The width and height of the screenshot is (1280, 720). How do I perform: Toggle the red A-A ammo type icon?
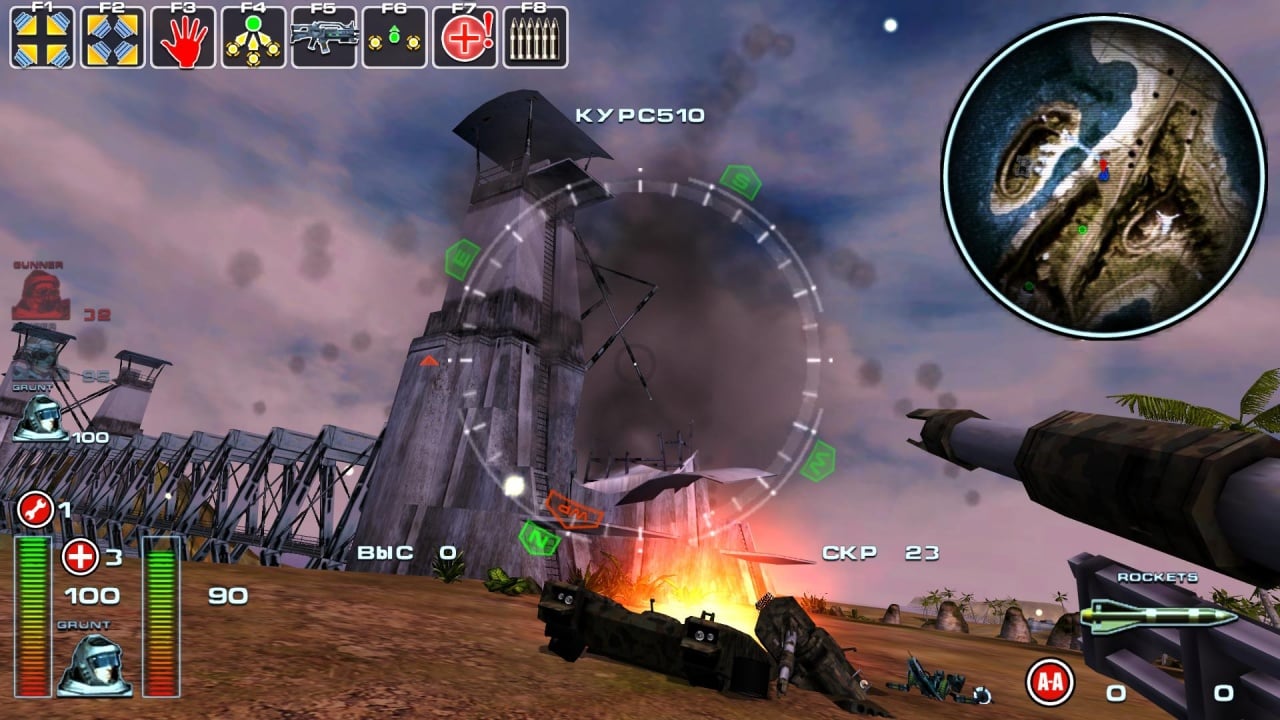click(x=1050, y=683)
